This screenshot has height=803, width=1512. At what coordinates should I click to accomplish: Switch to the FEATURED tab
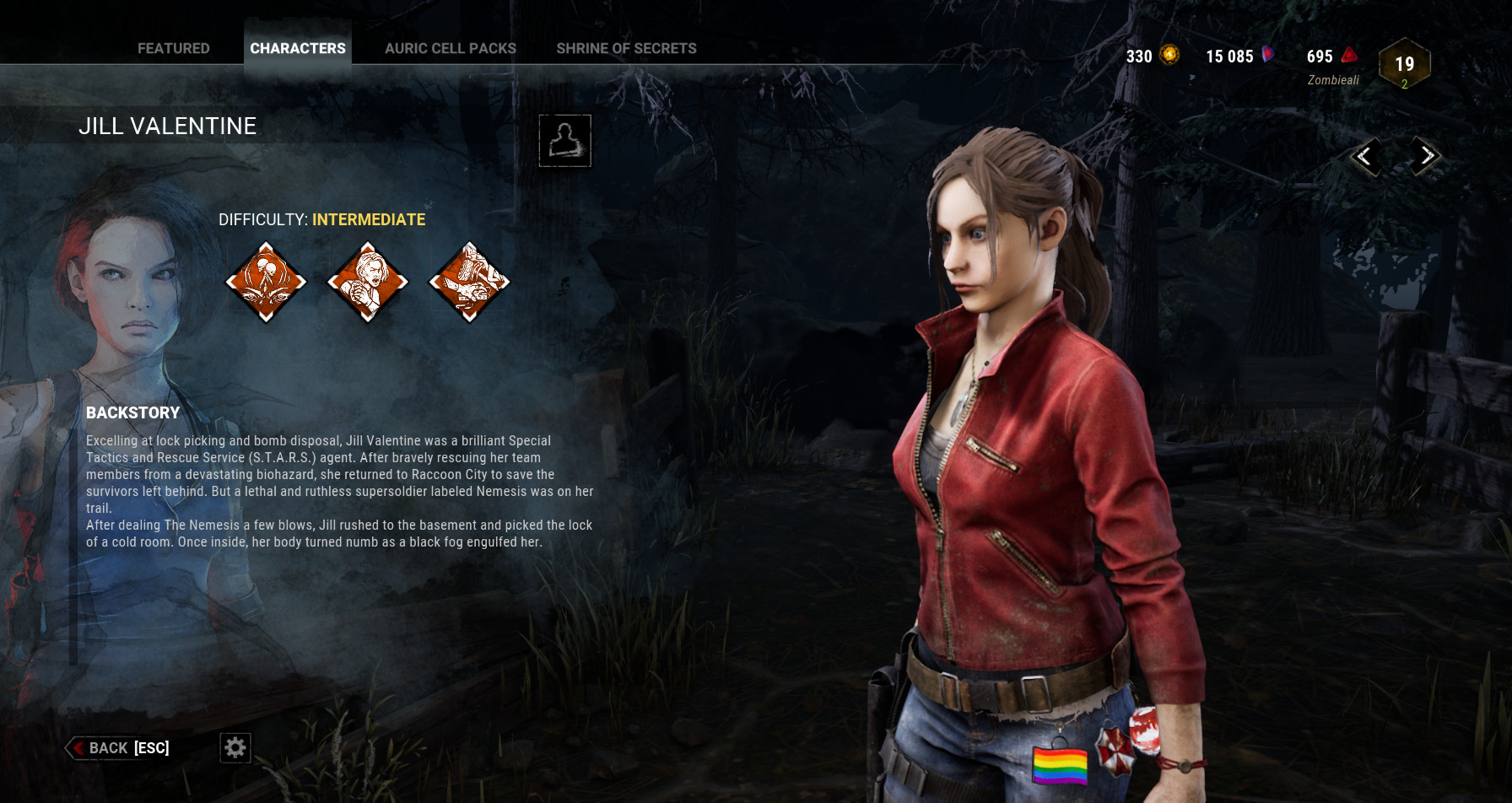(173, 48)
